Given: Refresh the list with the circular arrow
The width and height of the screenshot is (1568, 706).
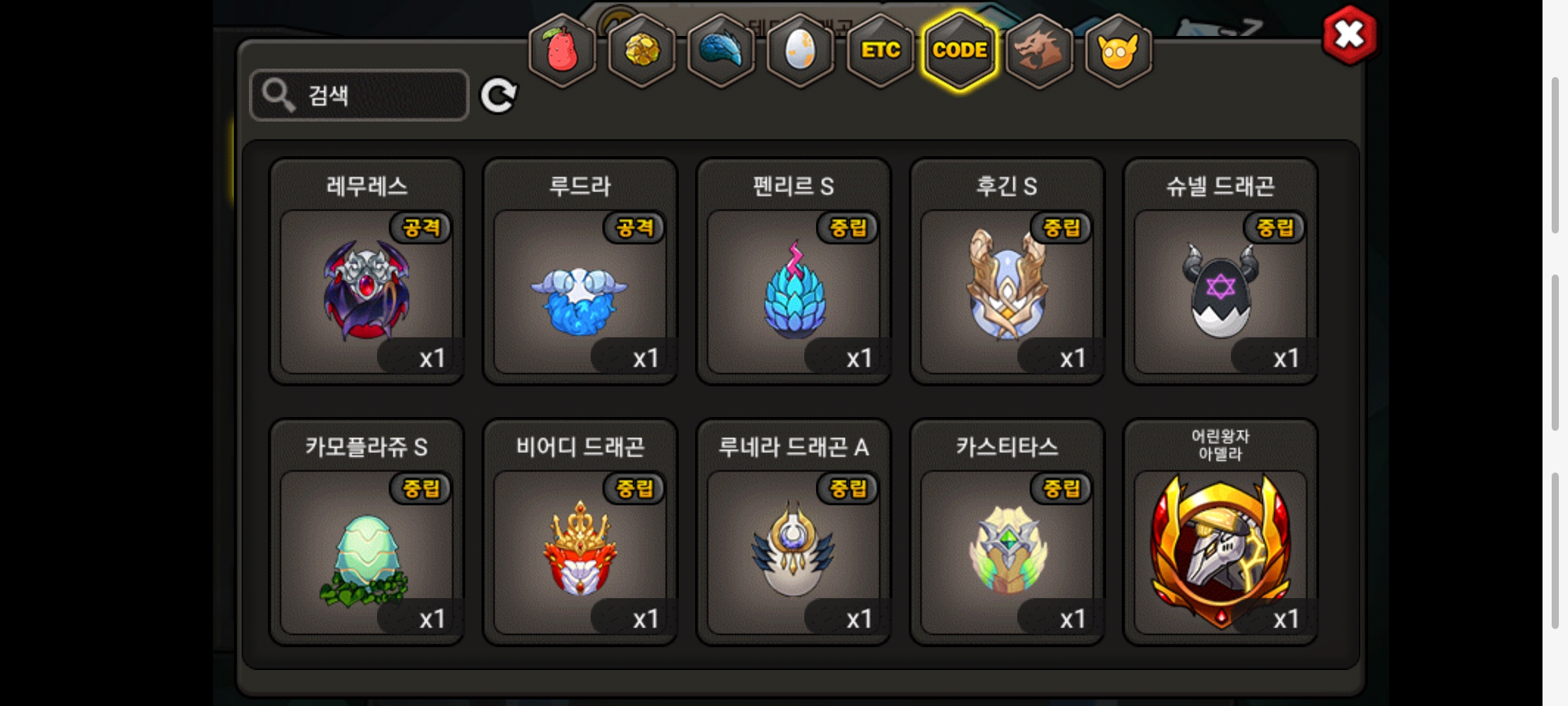Looking at the screenshot, I should pos(498,96).
